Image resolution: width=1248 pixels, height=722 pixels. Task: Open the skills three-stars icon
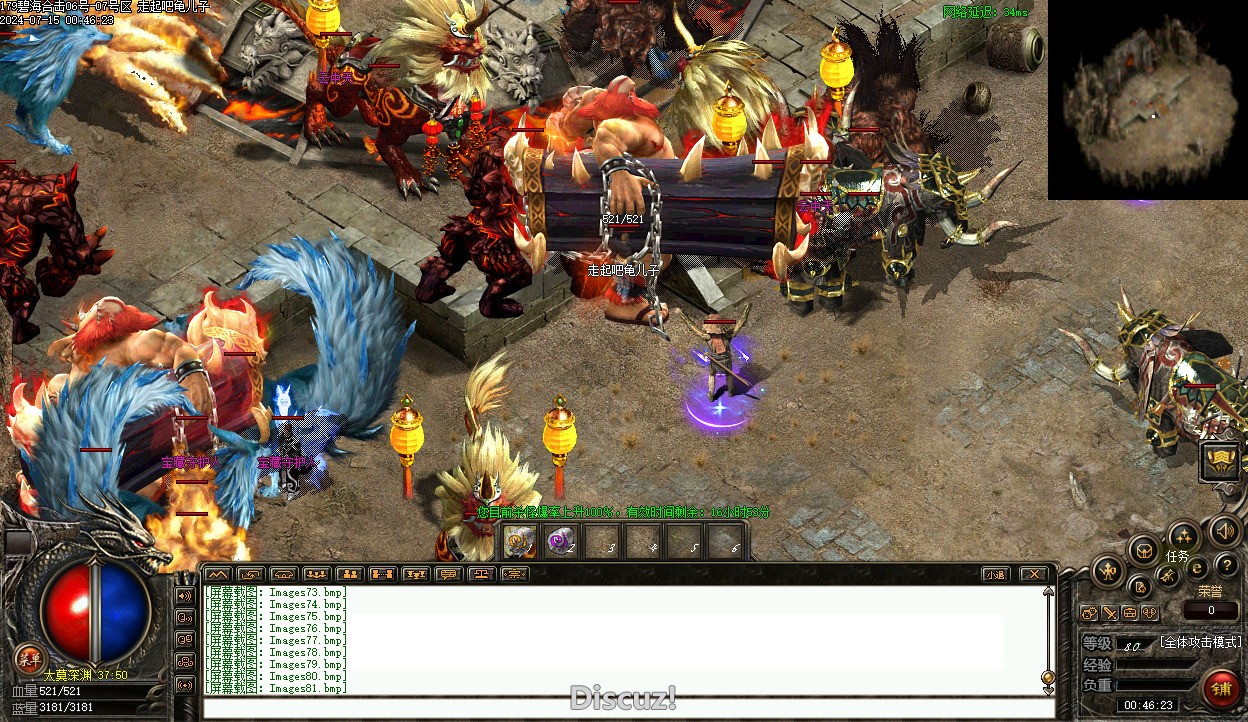point(1184,536)
